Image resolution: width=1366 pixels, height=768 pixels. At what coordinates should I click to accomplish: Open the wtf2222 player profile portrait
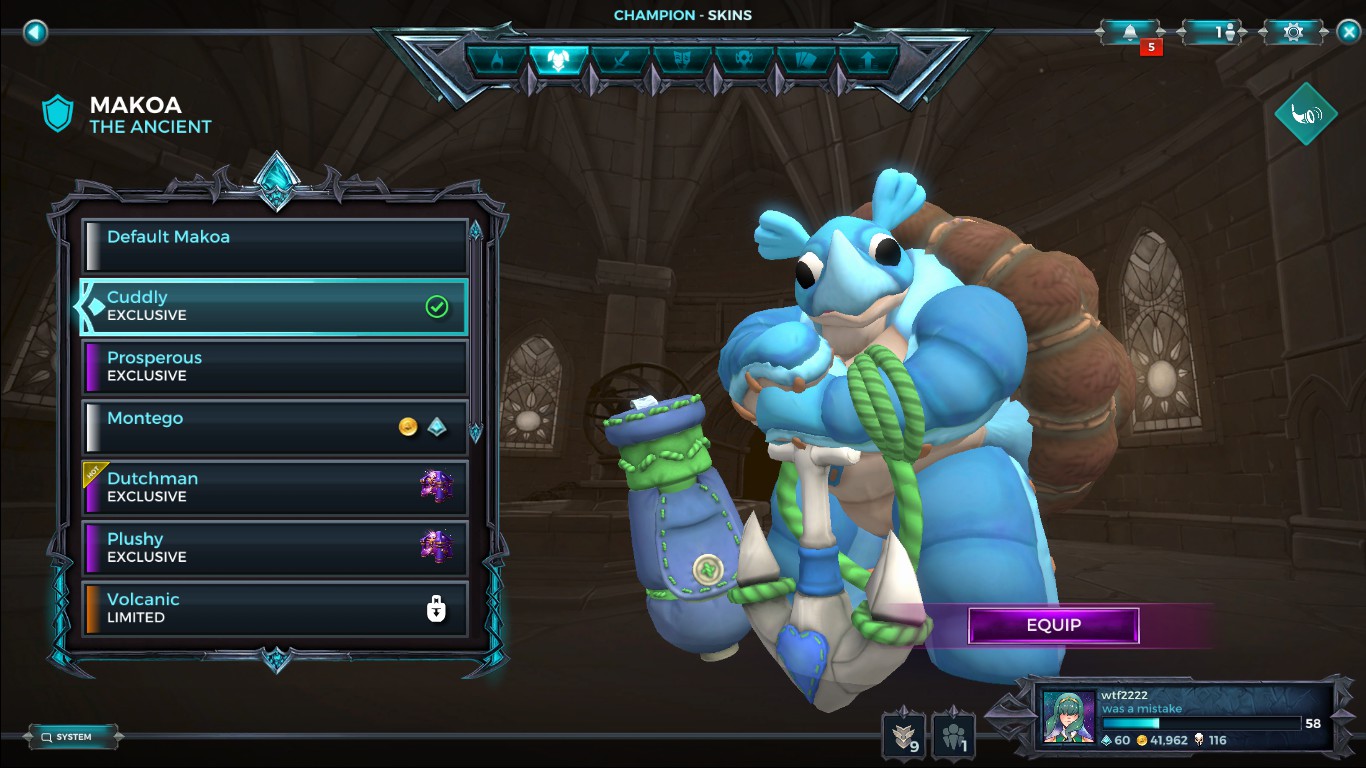click(1069, 716)
